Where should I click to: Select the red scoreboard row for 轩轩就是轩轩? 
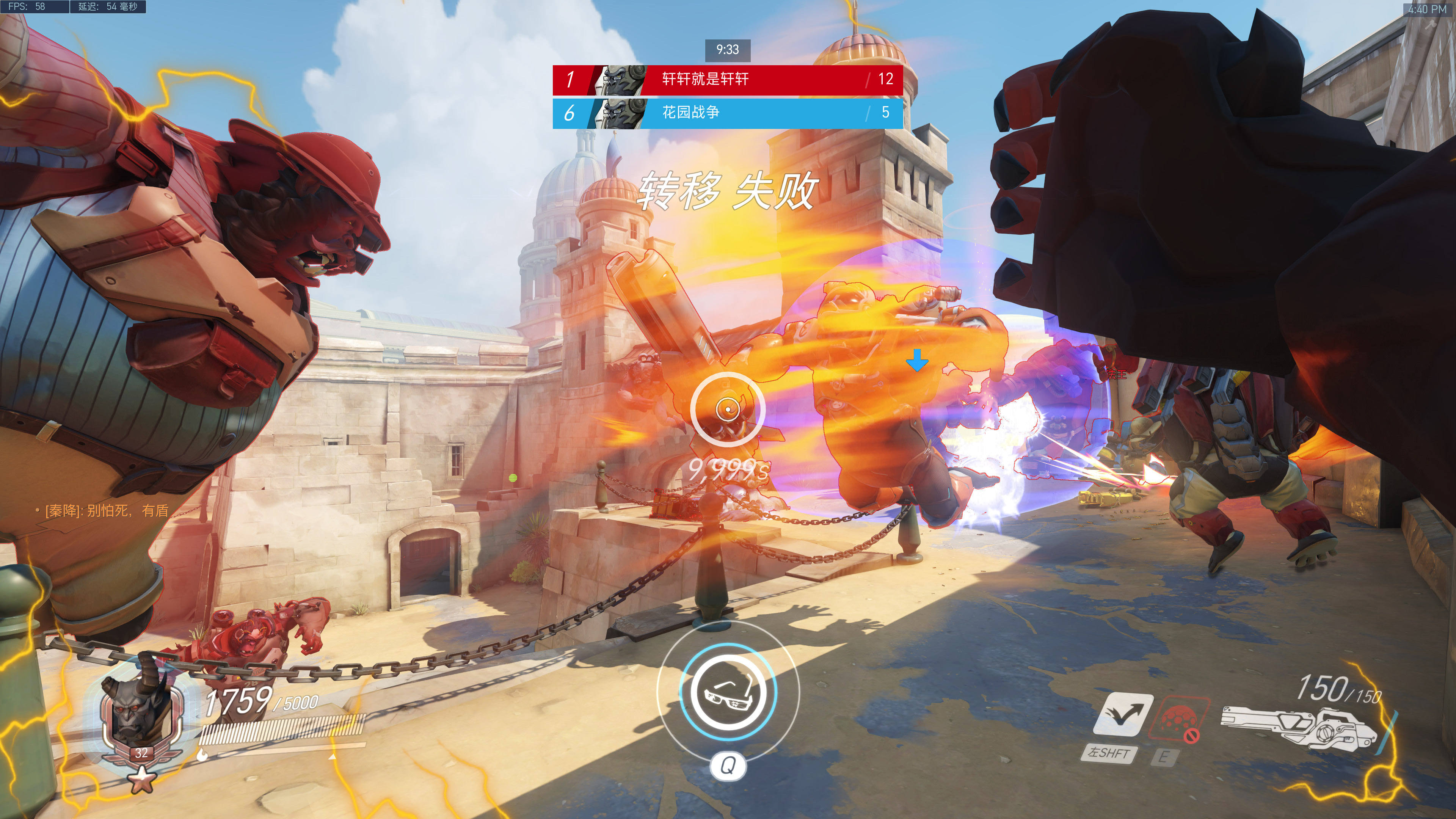click(x=728, y=79)
